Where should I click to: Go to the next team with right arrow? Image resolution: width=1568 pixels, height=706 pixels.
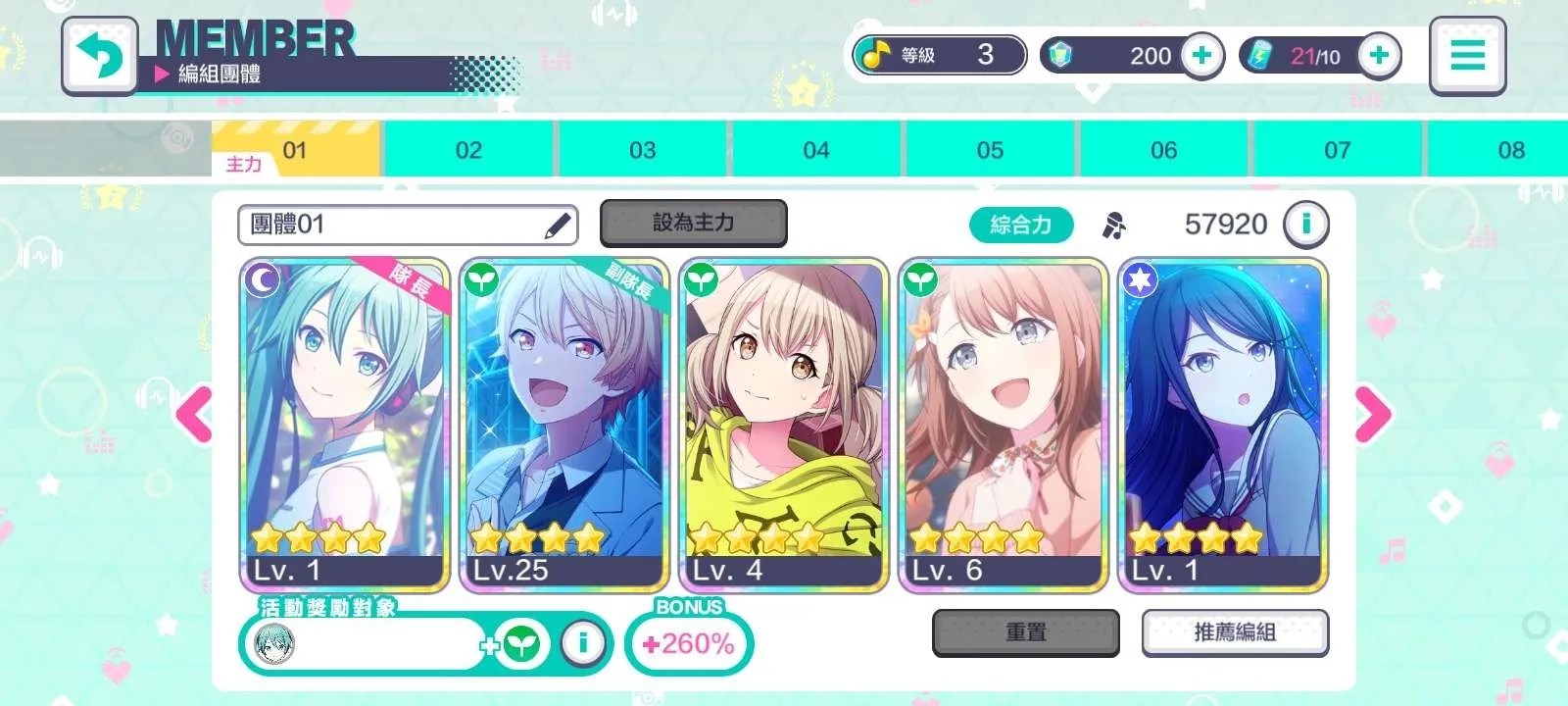pos(1372,414)
